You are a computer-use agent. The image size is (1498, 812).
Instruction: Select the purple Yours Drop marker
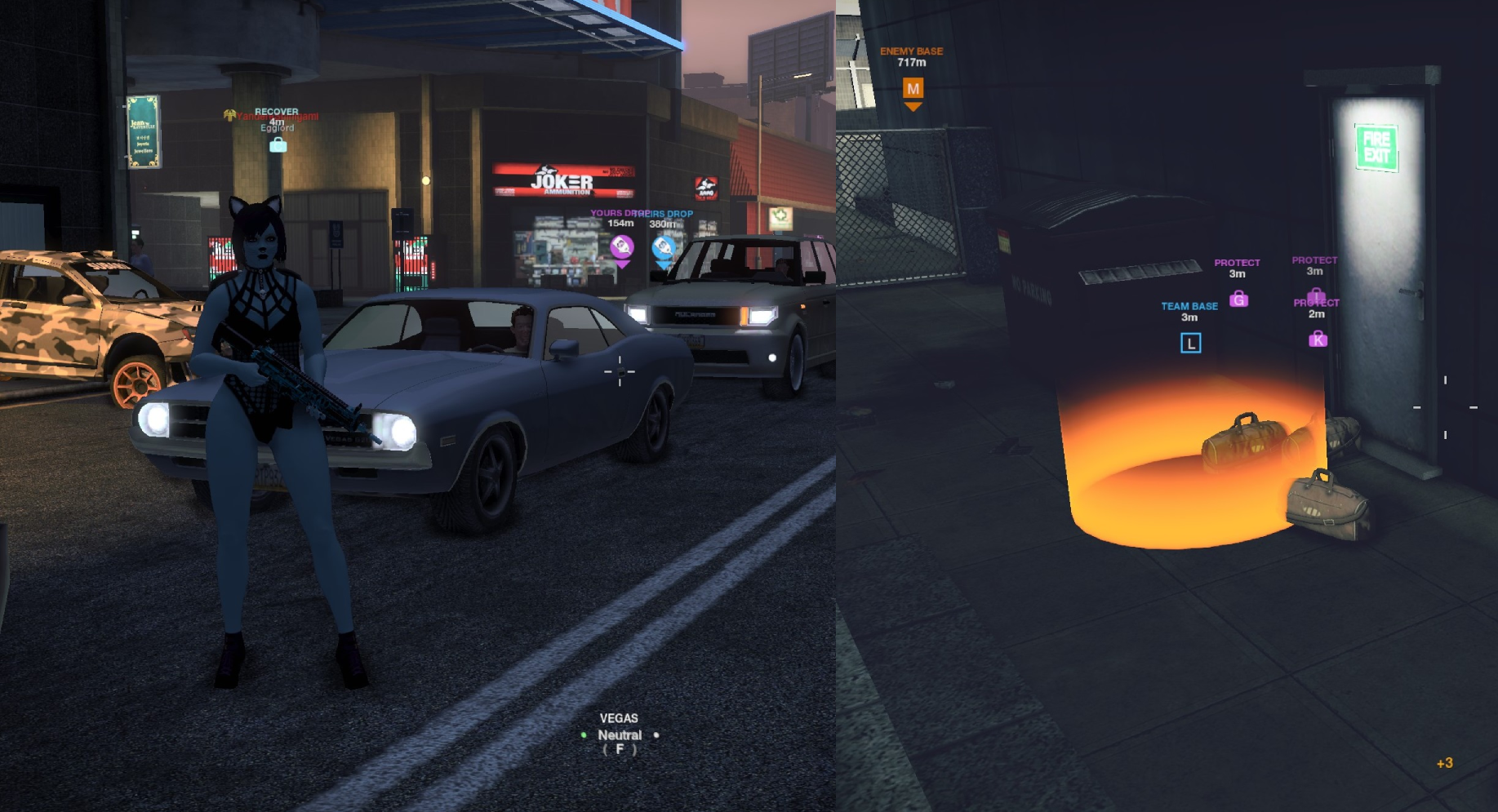621,246
